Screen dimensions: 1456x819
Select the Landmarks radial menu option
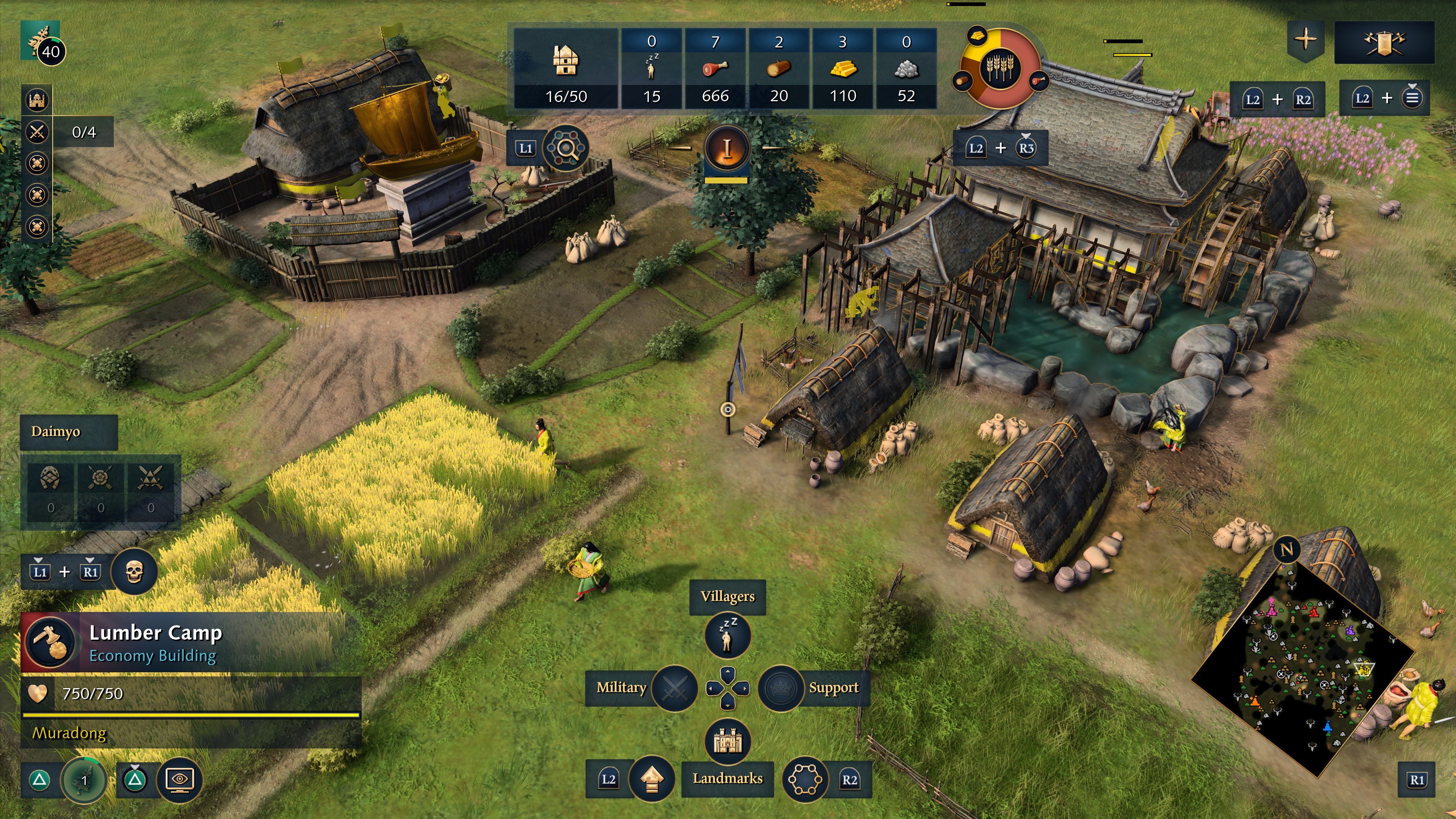pos(728,741)
